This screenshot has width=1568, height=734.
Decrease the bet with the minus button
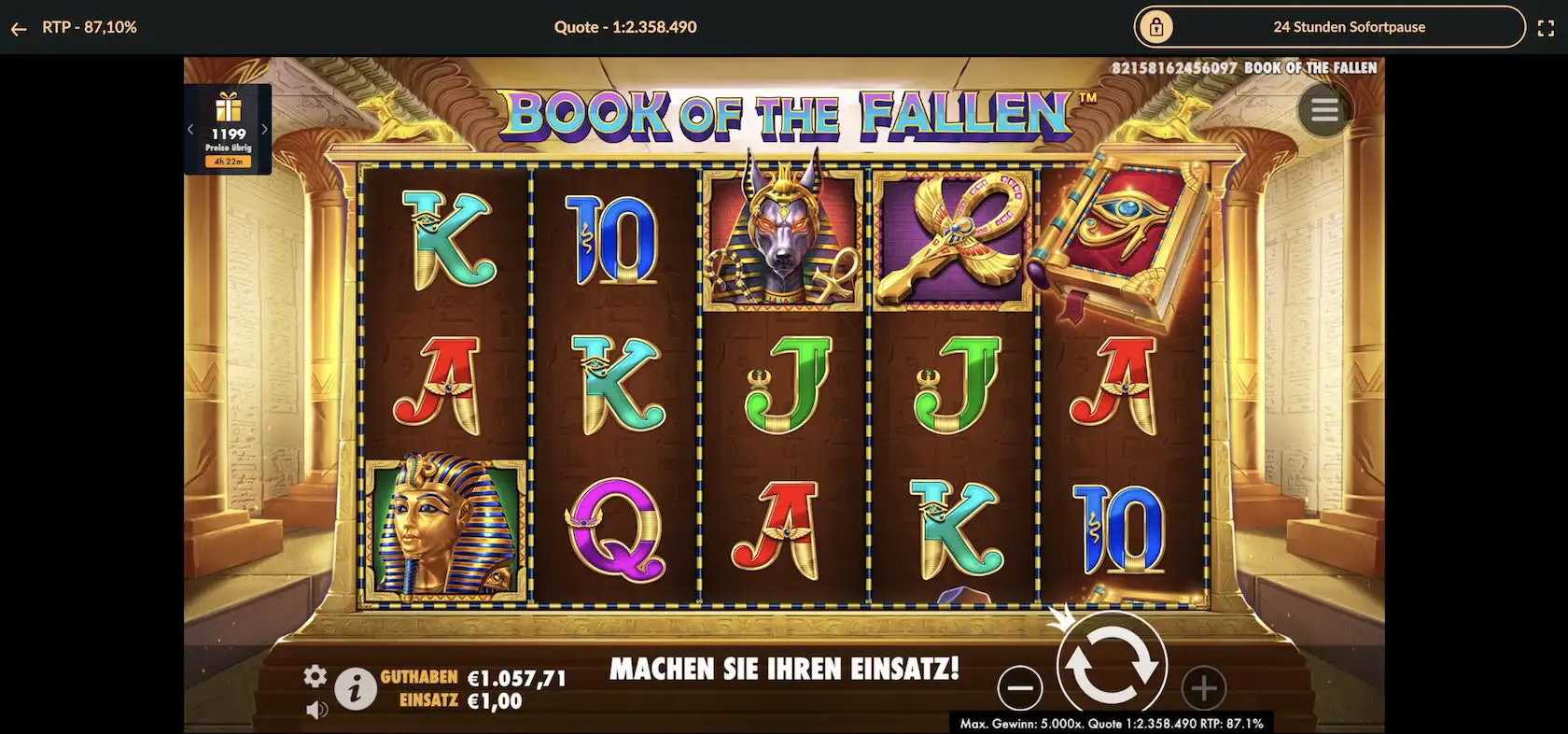(1020, 688)
